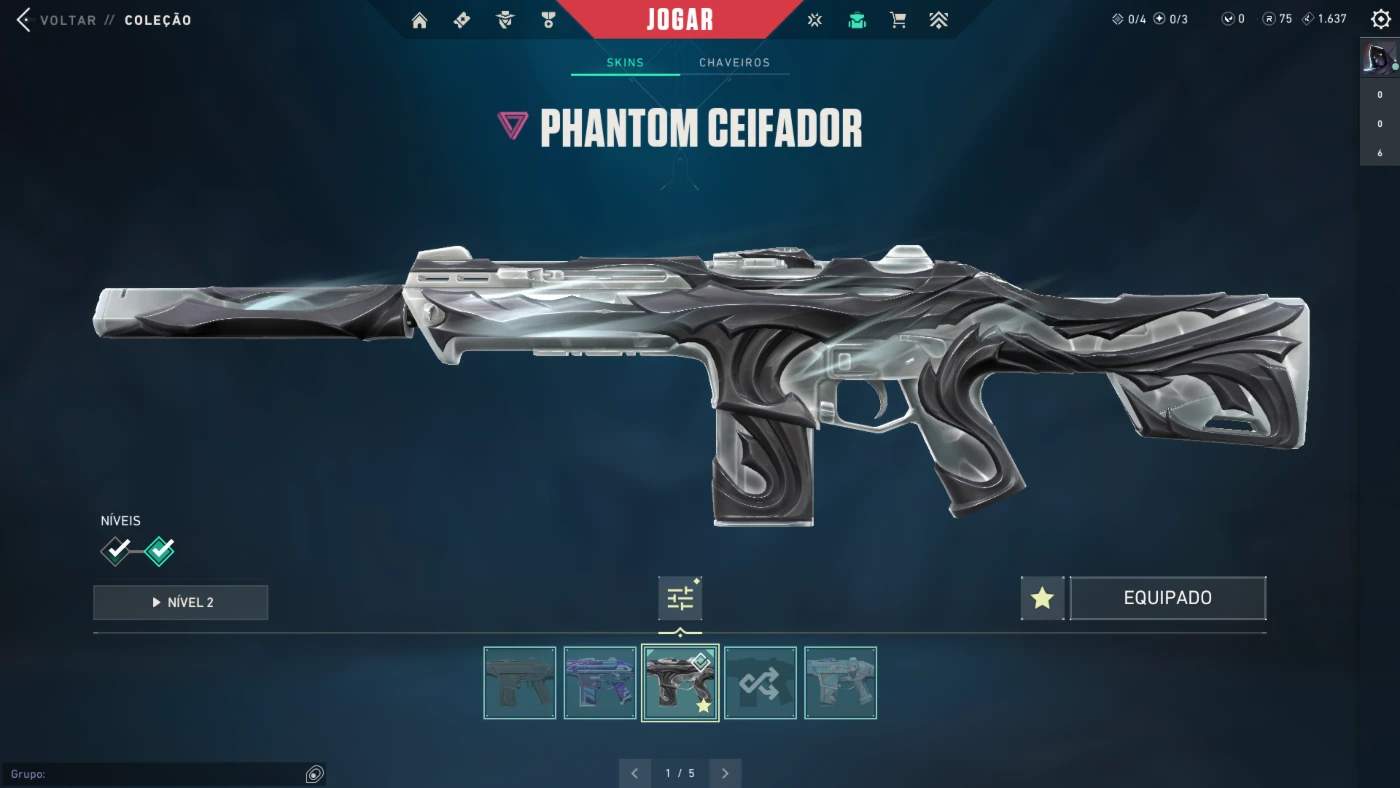This screenshot has width=1400, height=788.
Task: Choose the random shuffle skin thumbnail
Action: pyautogui.click(x=760, y=683)
